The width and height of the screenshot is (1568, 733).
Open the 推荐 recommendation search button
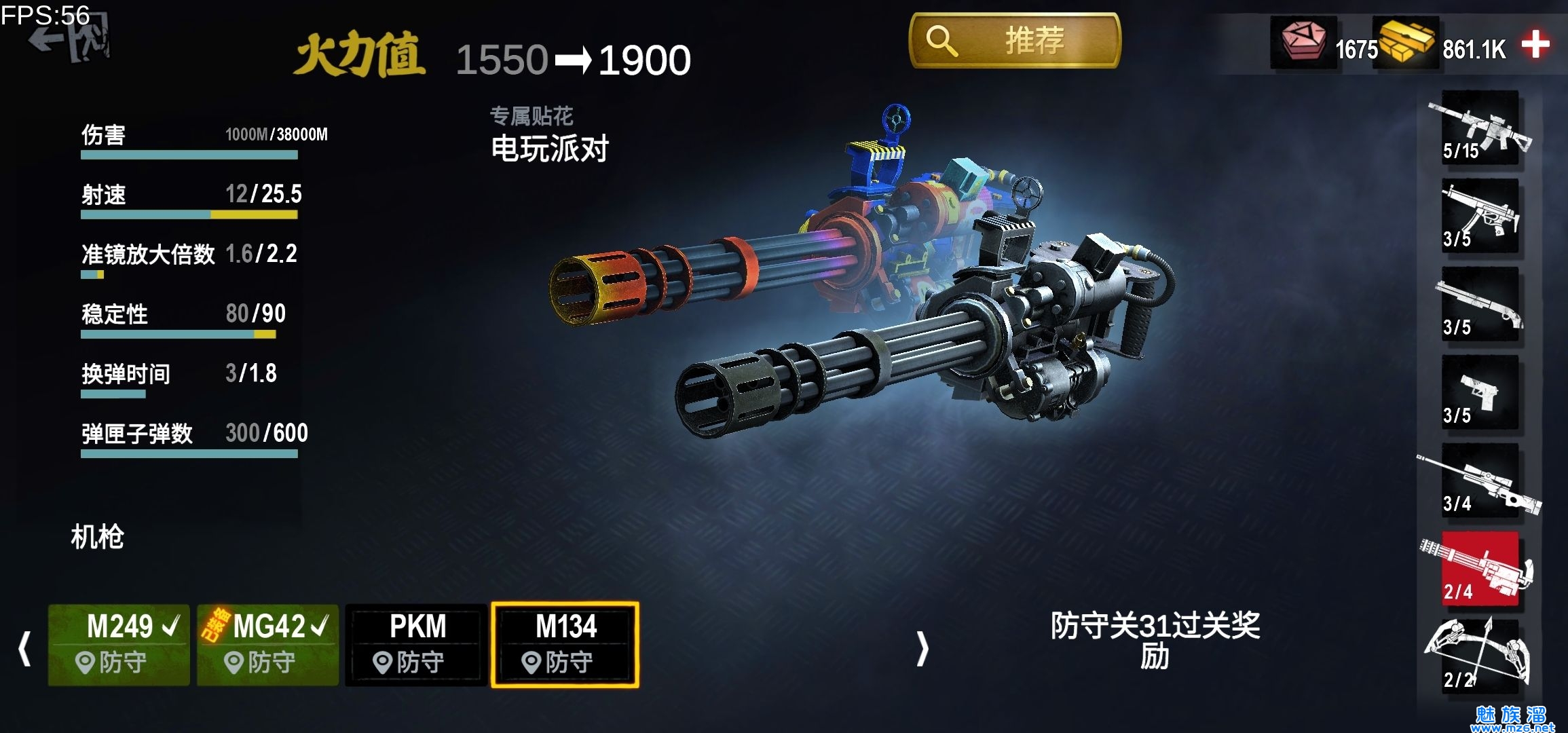point(1014,41)
